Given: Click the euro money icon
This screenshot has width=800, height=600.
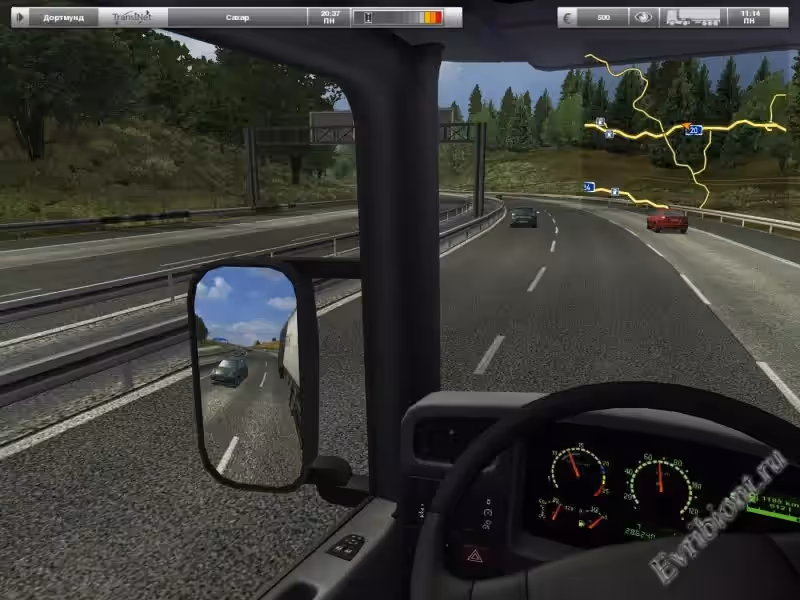Looking at the screenshot, I should pyautogui.click(x=571, y=17).
